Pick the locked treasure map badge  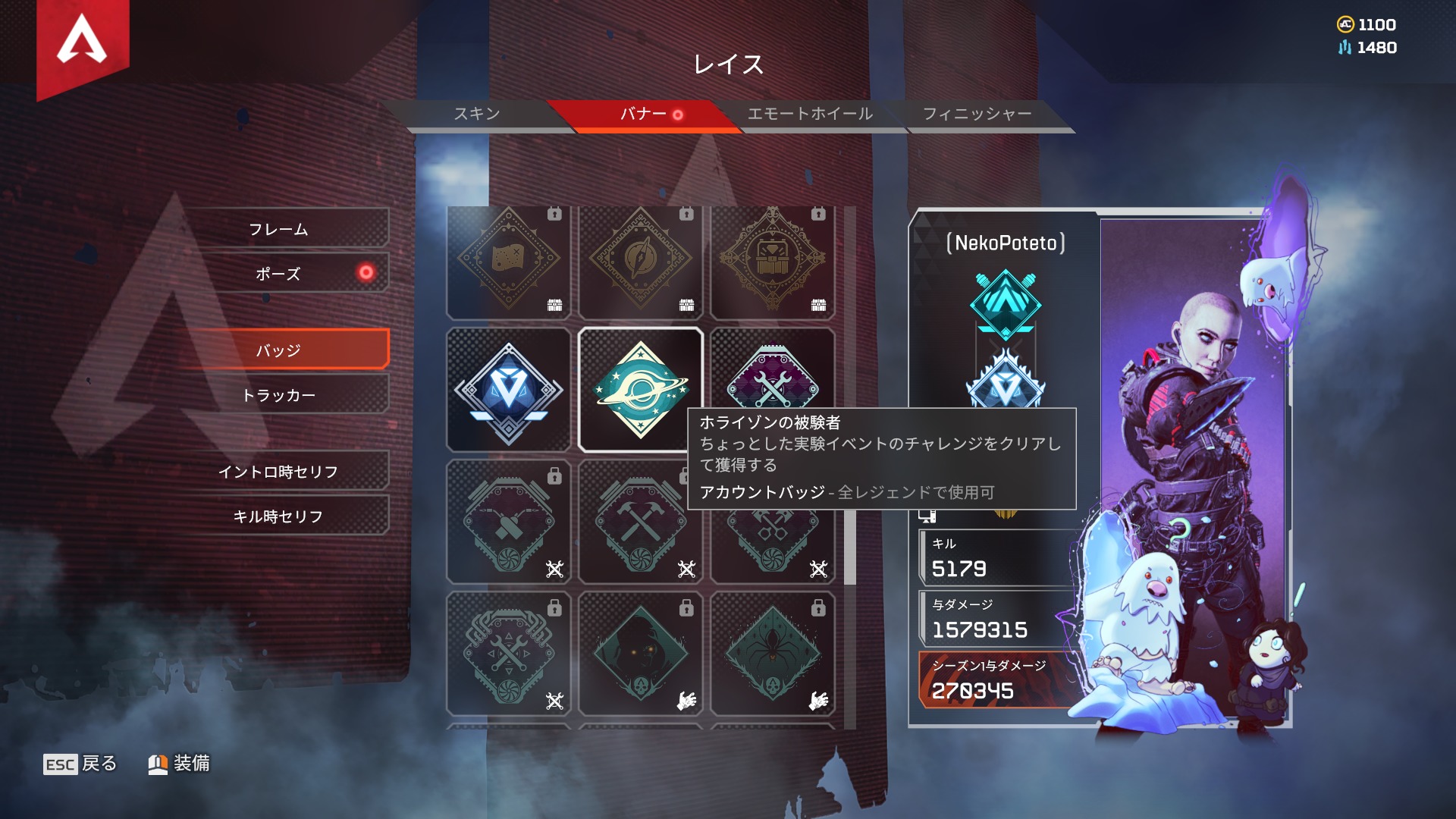point(508,260)
